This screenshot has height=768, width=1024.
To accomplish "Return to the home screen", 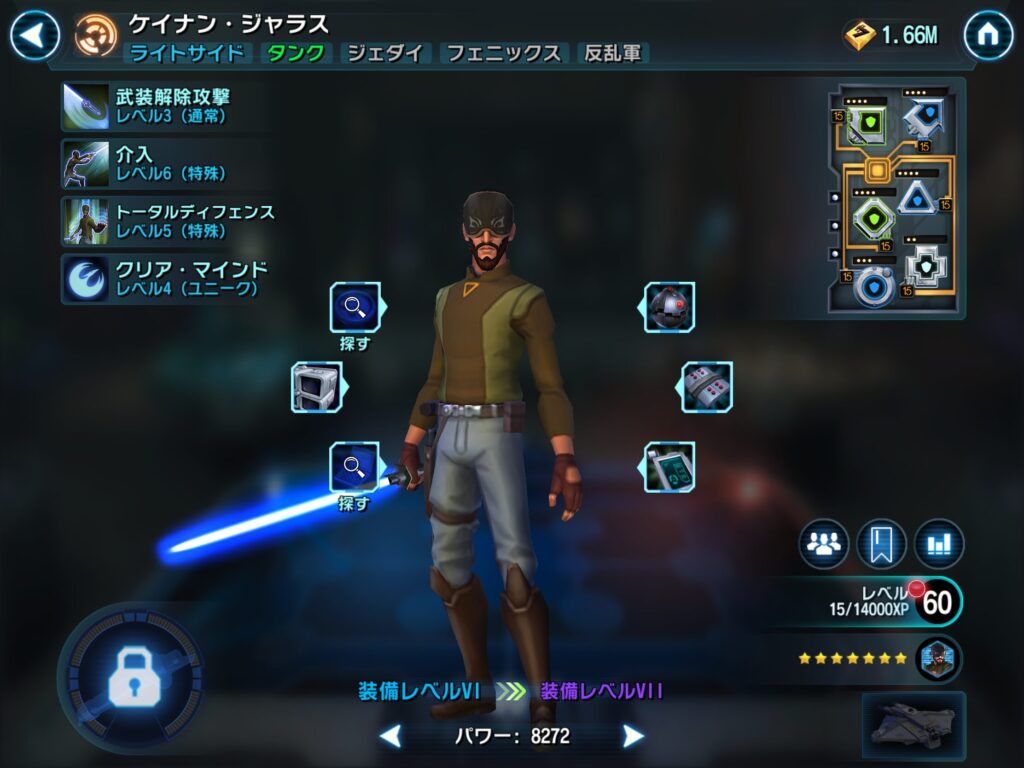I will 988,36.
